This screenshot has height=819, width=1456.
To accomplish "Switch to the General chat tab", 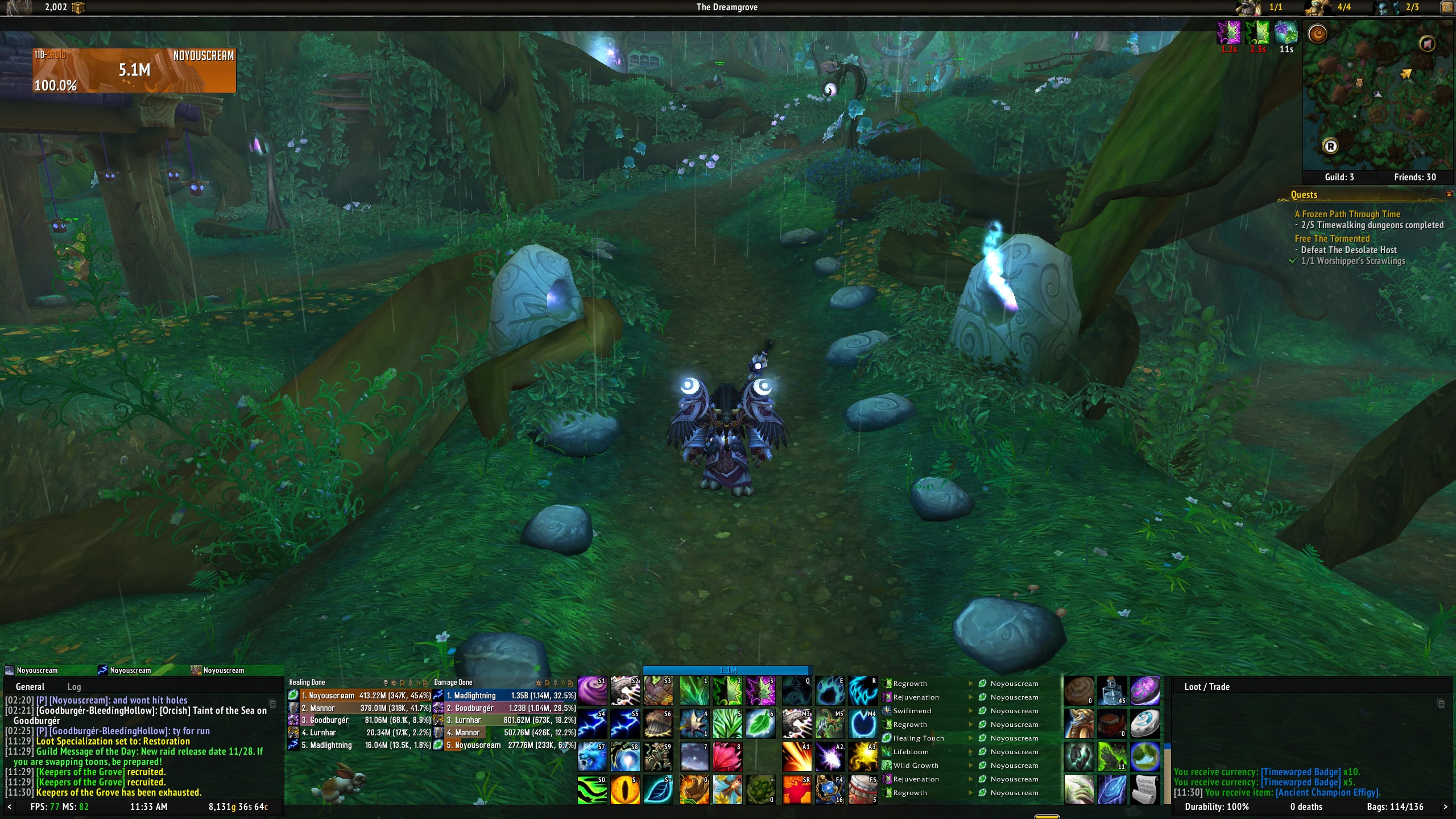I will point(30,686).
